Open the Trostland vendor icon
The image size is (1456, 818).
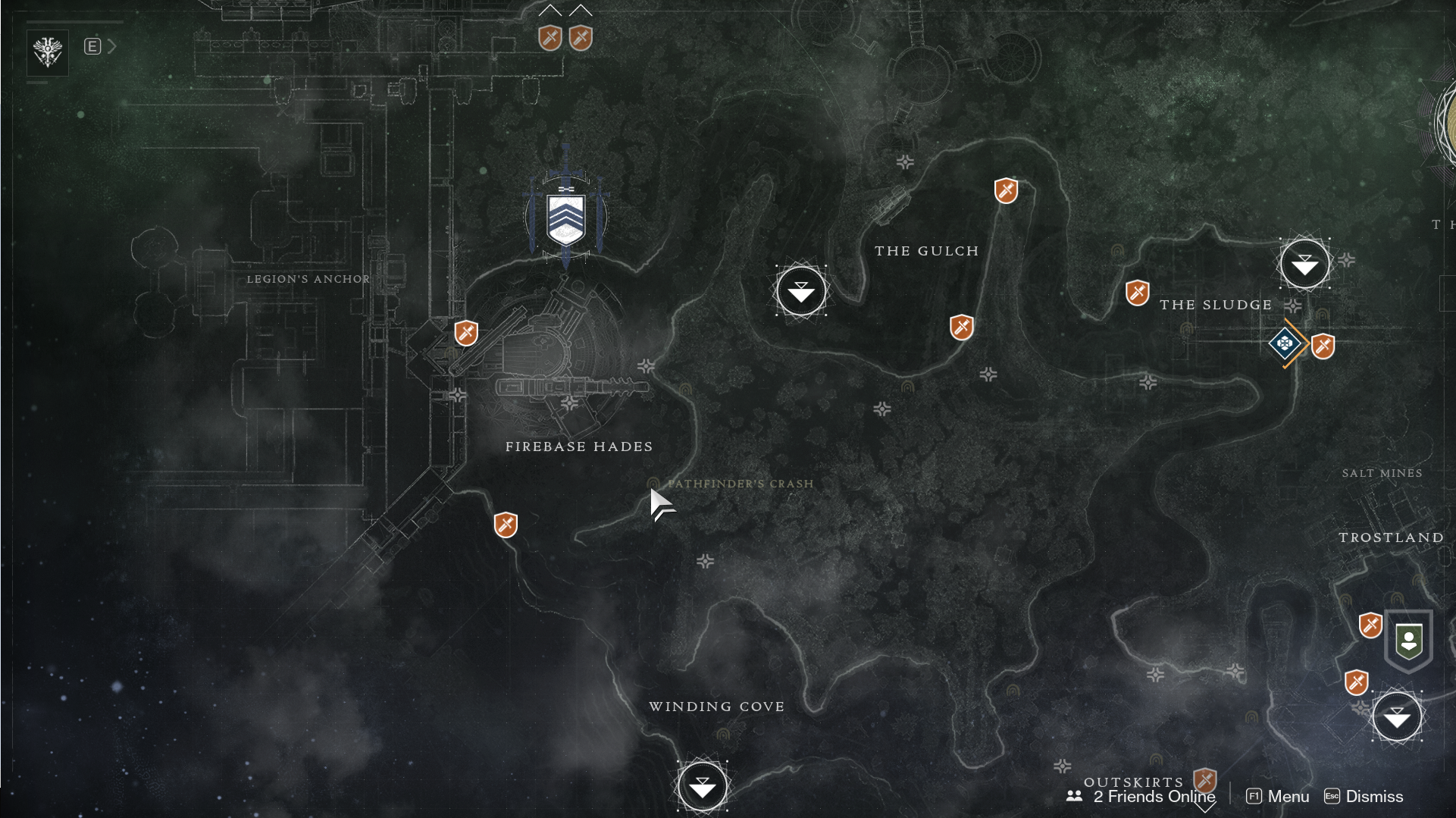point(1409,641)
